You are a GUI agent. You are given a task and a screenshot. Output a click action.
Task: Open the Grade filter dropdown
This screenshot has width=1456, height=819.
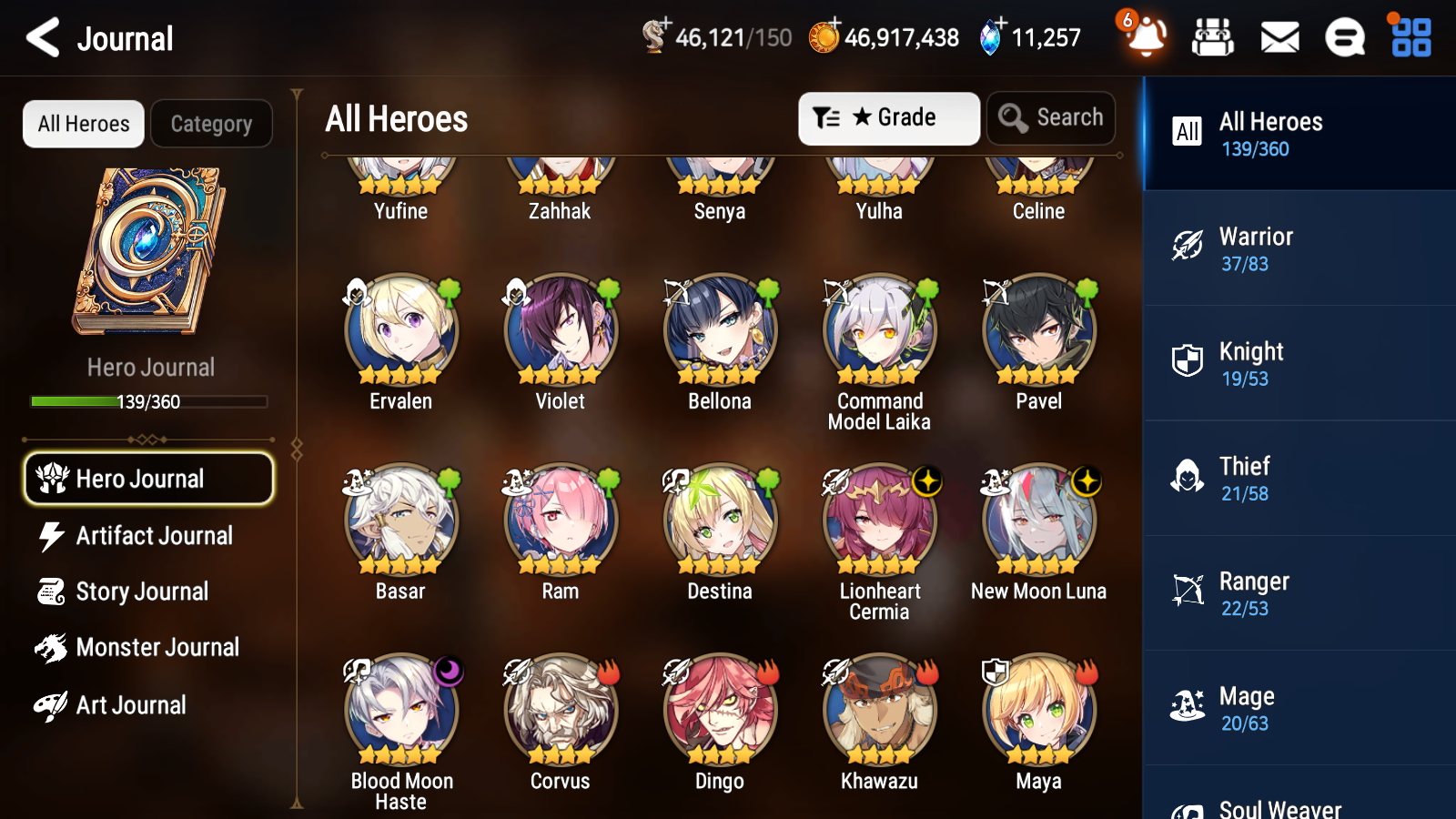tap(888, 117)
